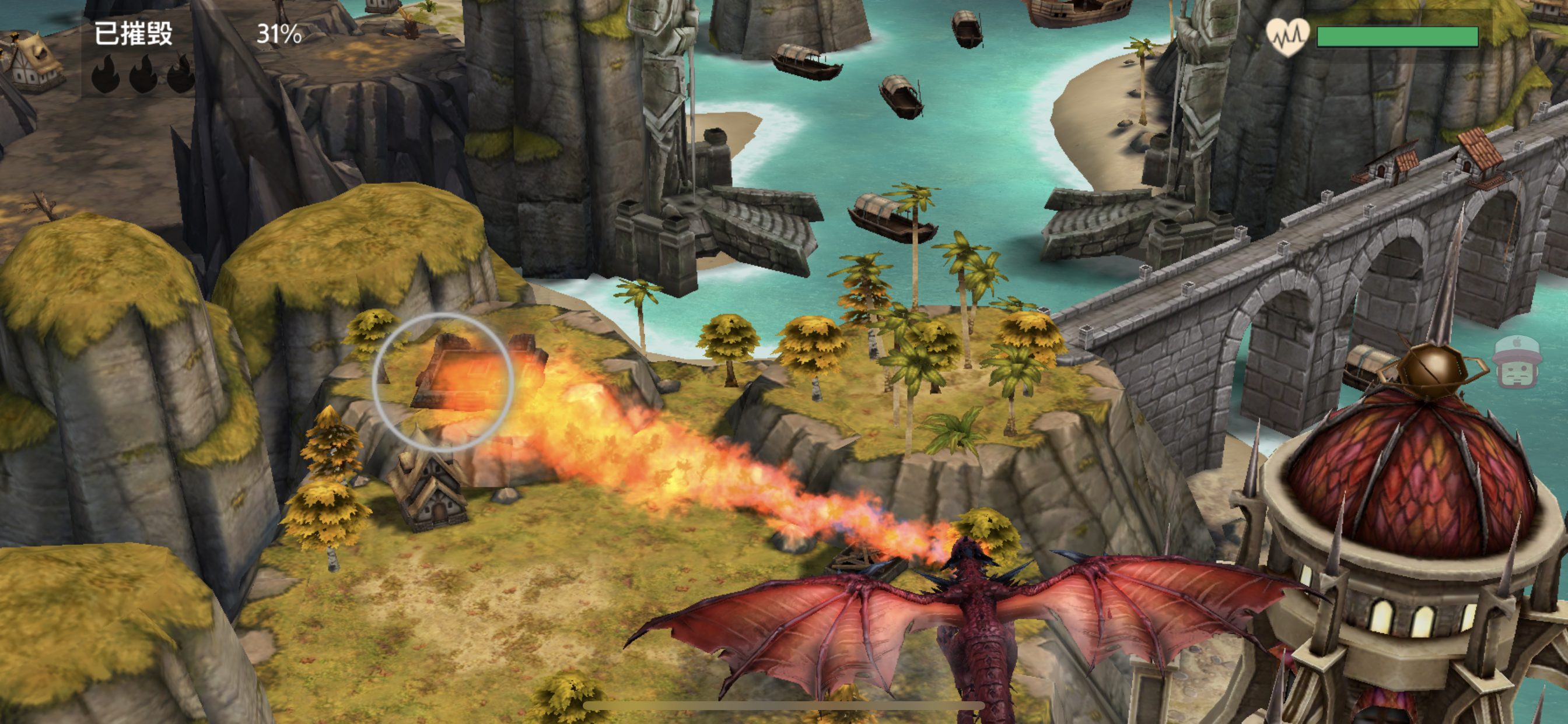Viewport: 1568px width, 724px height.
Task: Tap the floating robot face overlay icon
Action: pos(1518,363)
